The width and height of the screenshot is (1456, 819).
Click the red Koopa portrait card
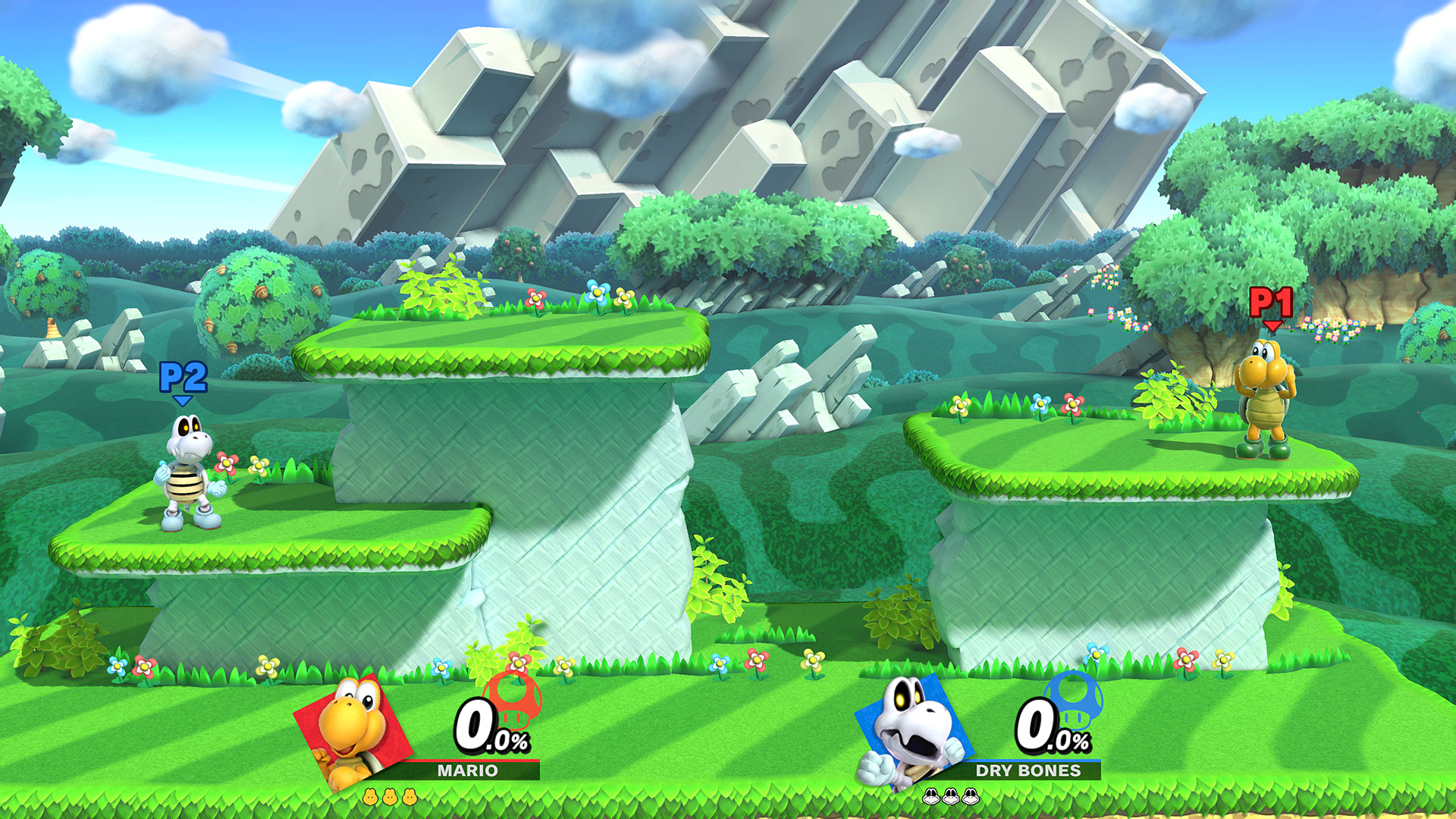pos(351,730)
